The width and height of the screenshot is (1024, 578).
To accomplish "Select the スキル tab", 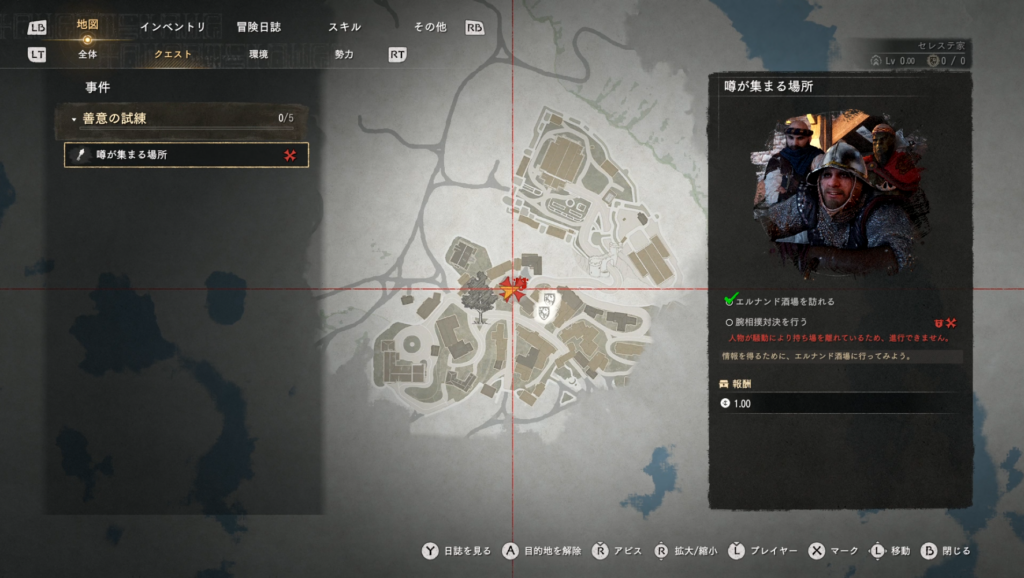I will (x=345, y=27).
